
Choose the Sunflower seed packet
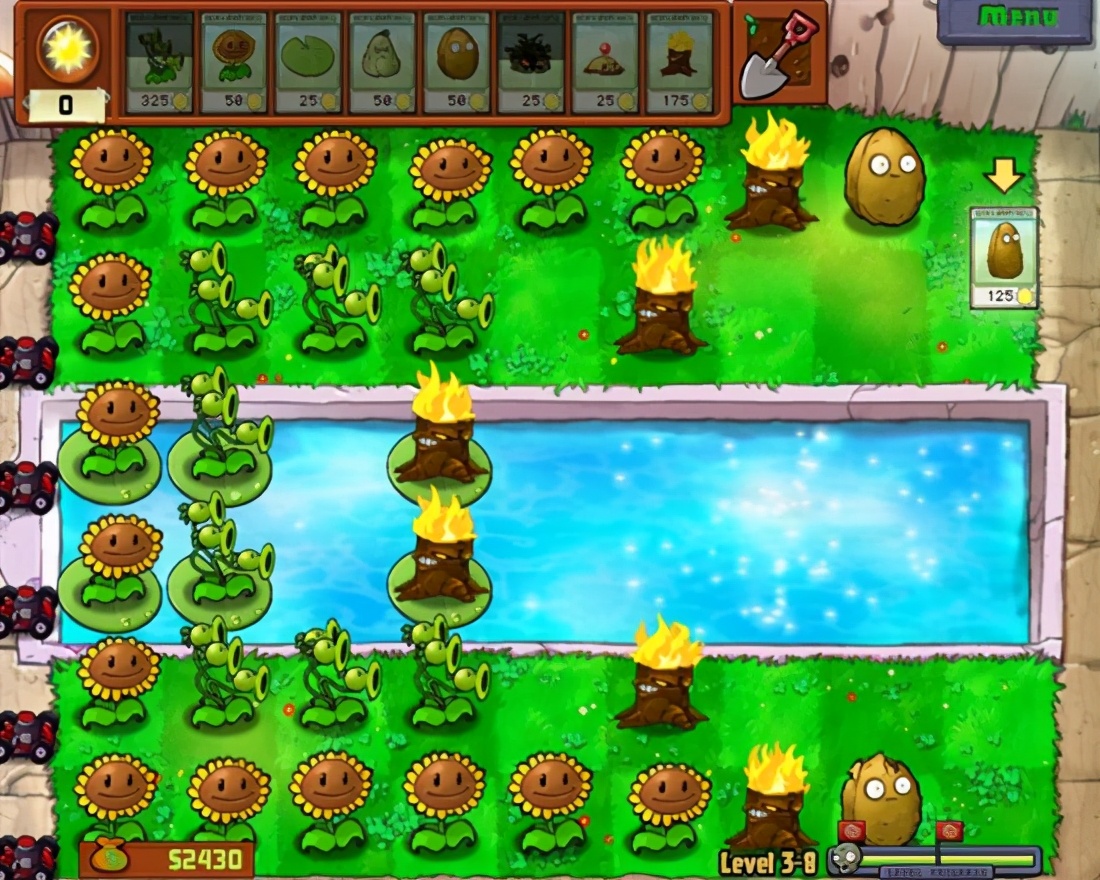(x=234, y=62)
